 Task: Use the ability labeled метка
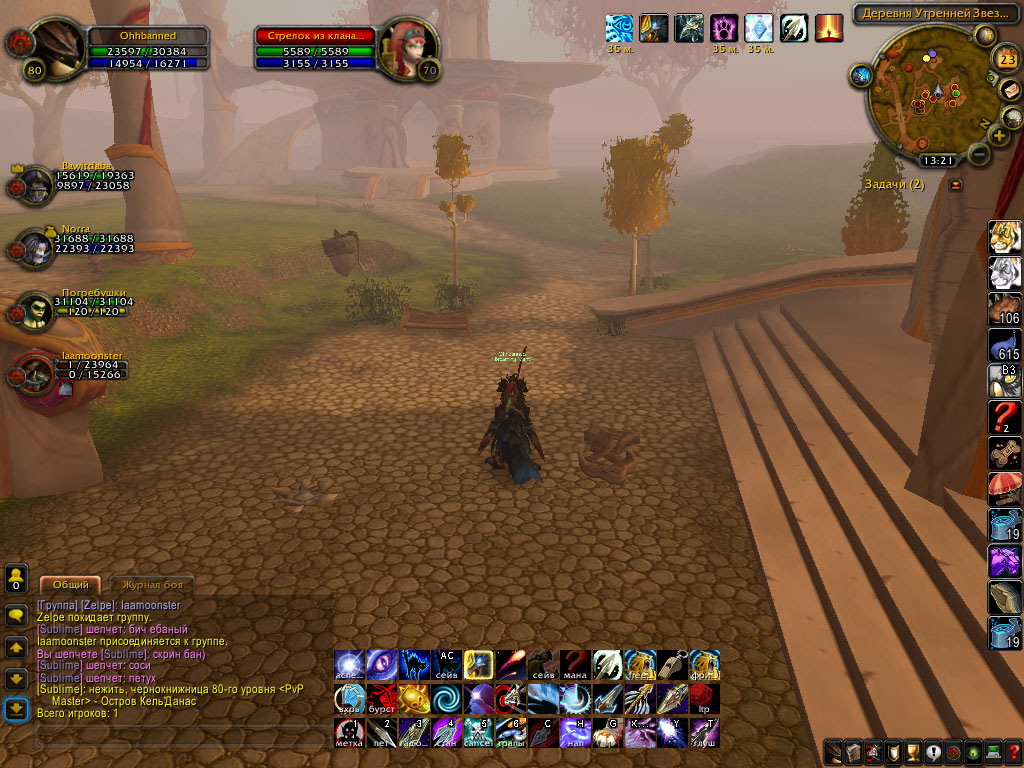coord(349,732)
